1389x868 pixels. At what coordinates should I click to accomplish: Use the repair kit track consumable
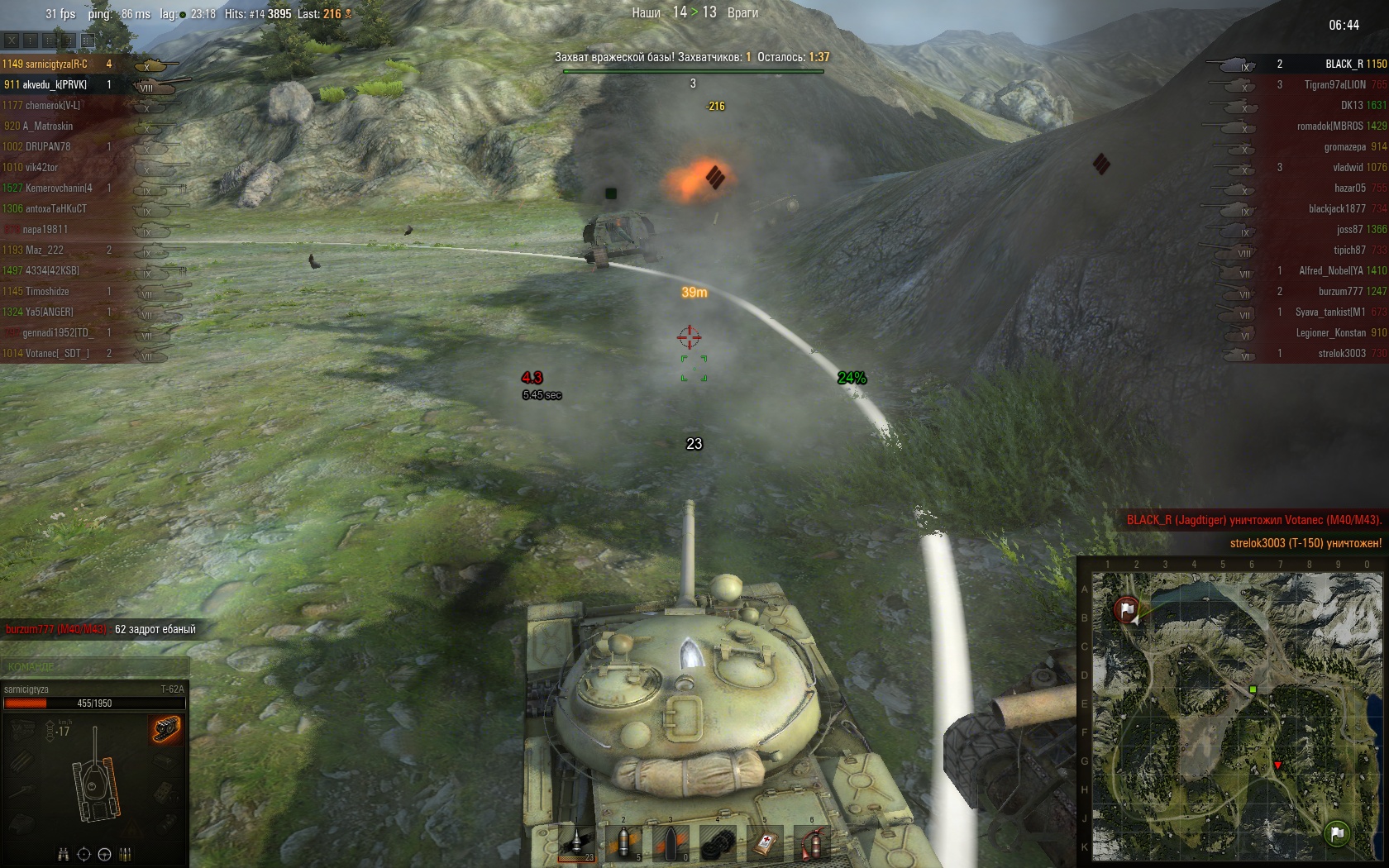(x=718, y=842)
